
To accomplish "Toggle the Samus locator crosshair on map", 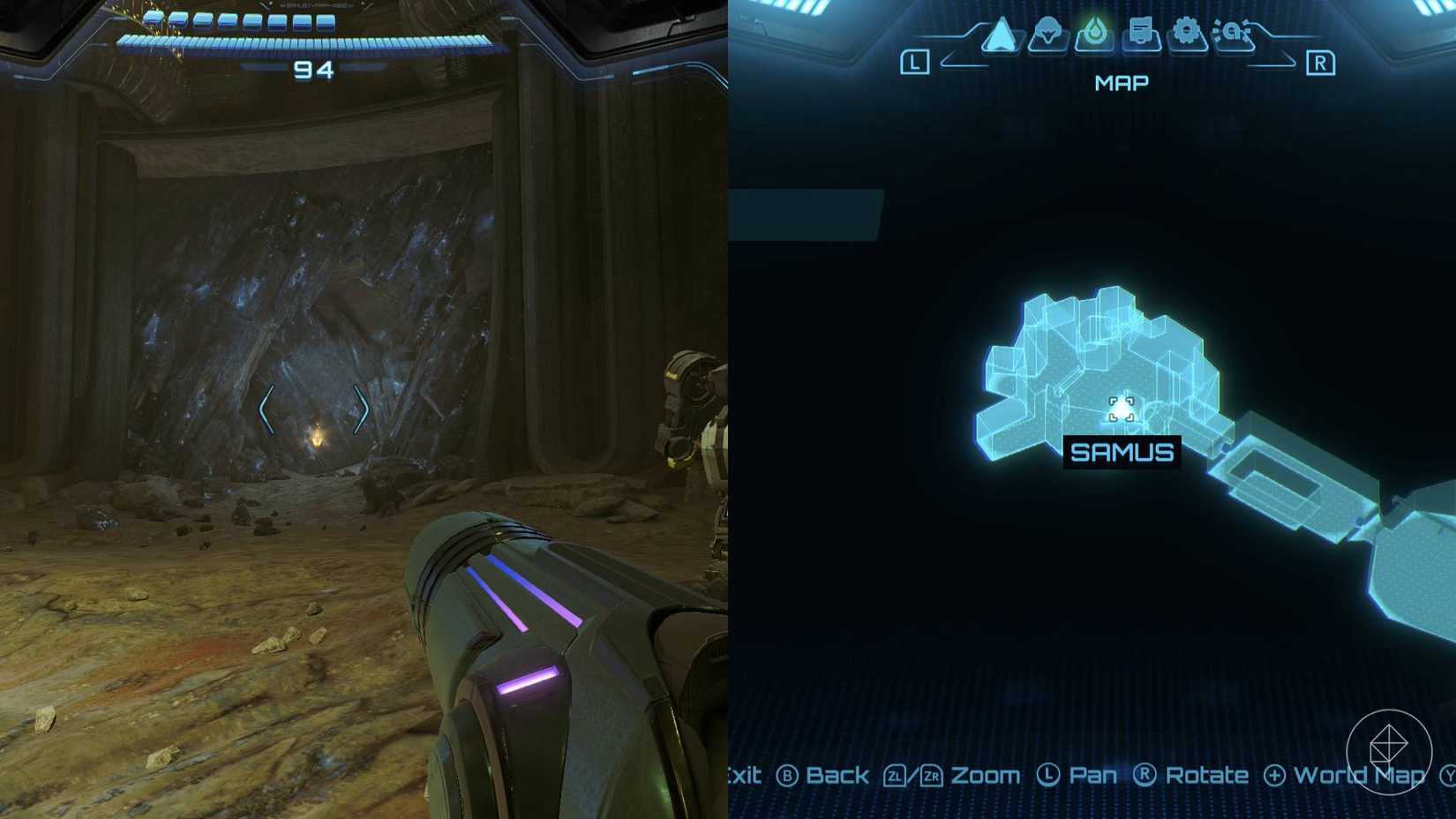I will coord(1122,409).
